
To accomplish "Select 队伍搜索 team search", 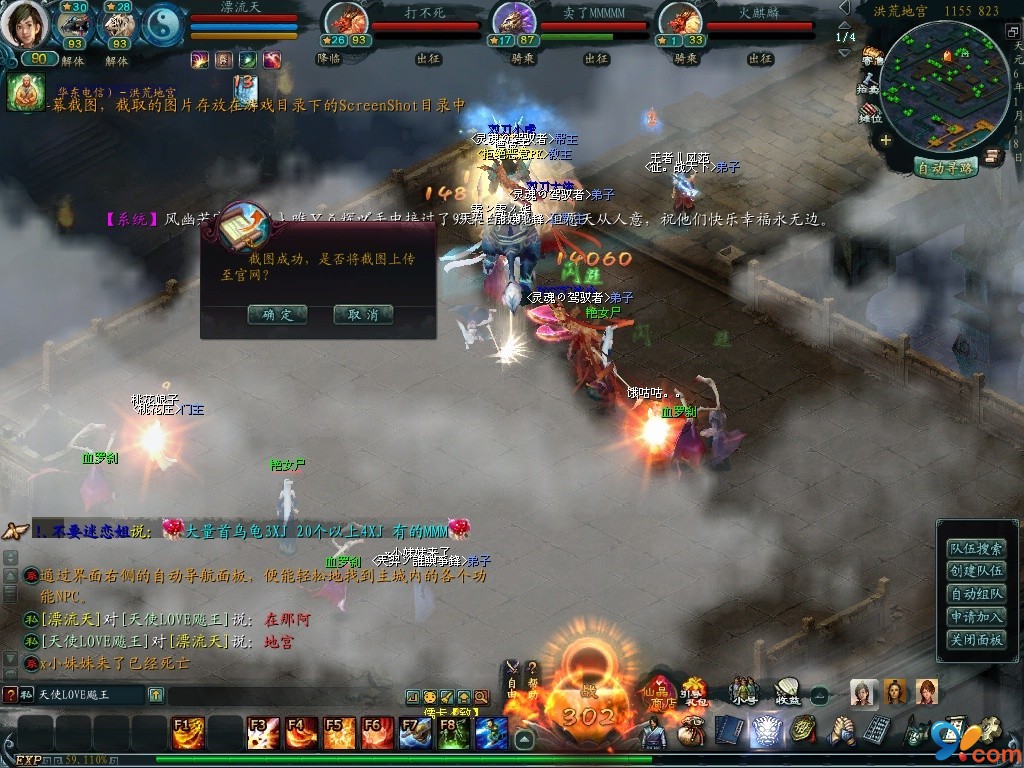I will (976, 548).
